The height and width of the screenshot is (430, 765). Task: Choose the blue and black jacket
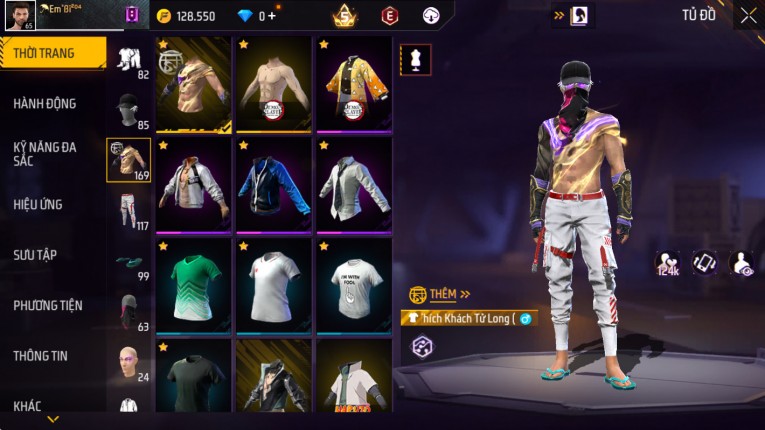[x=274, y=185]
